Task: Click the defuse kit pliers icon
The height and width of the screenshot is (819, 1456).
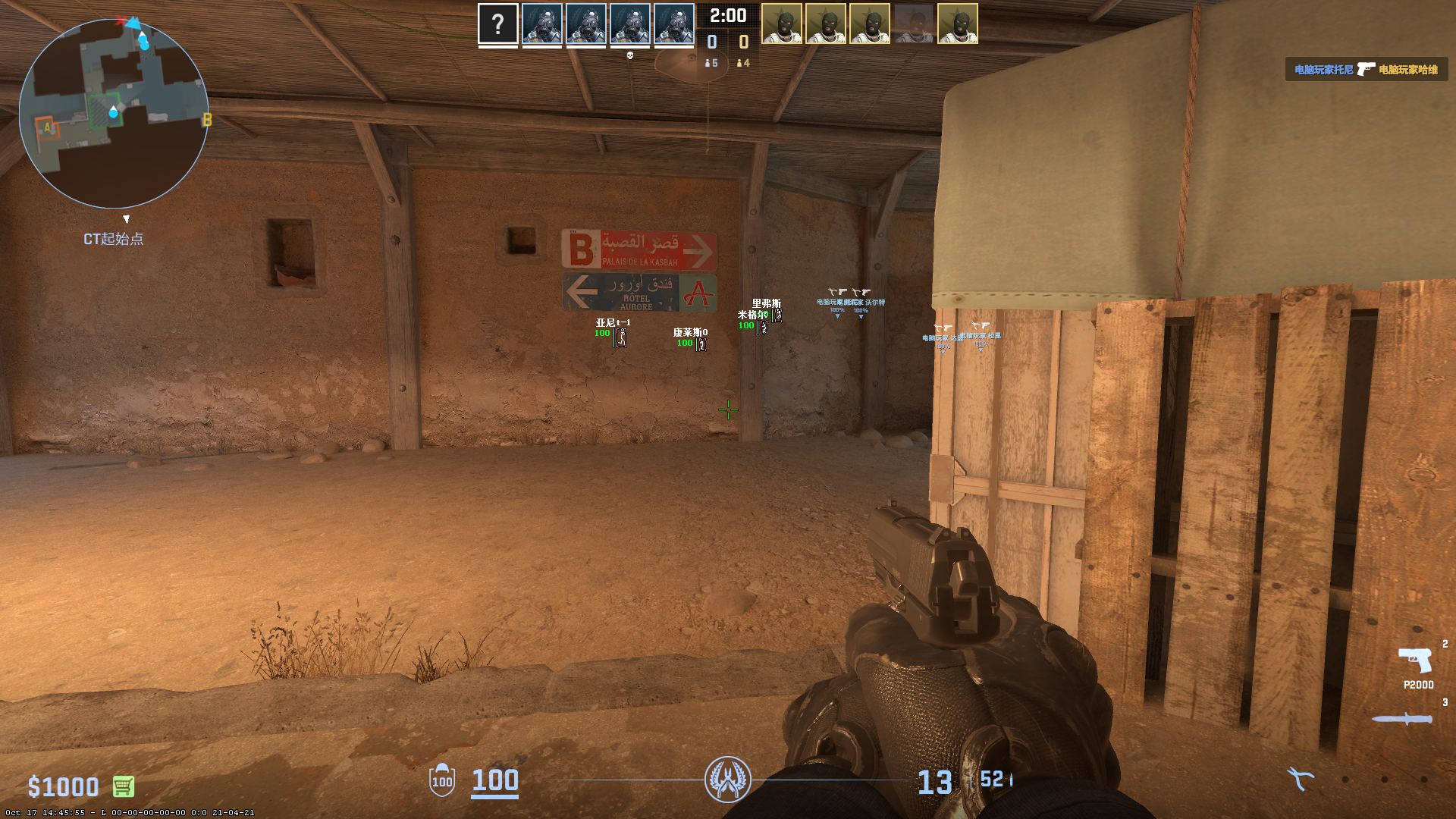Action: 1300,778
